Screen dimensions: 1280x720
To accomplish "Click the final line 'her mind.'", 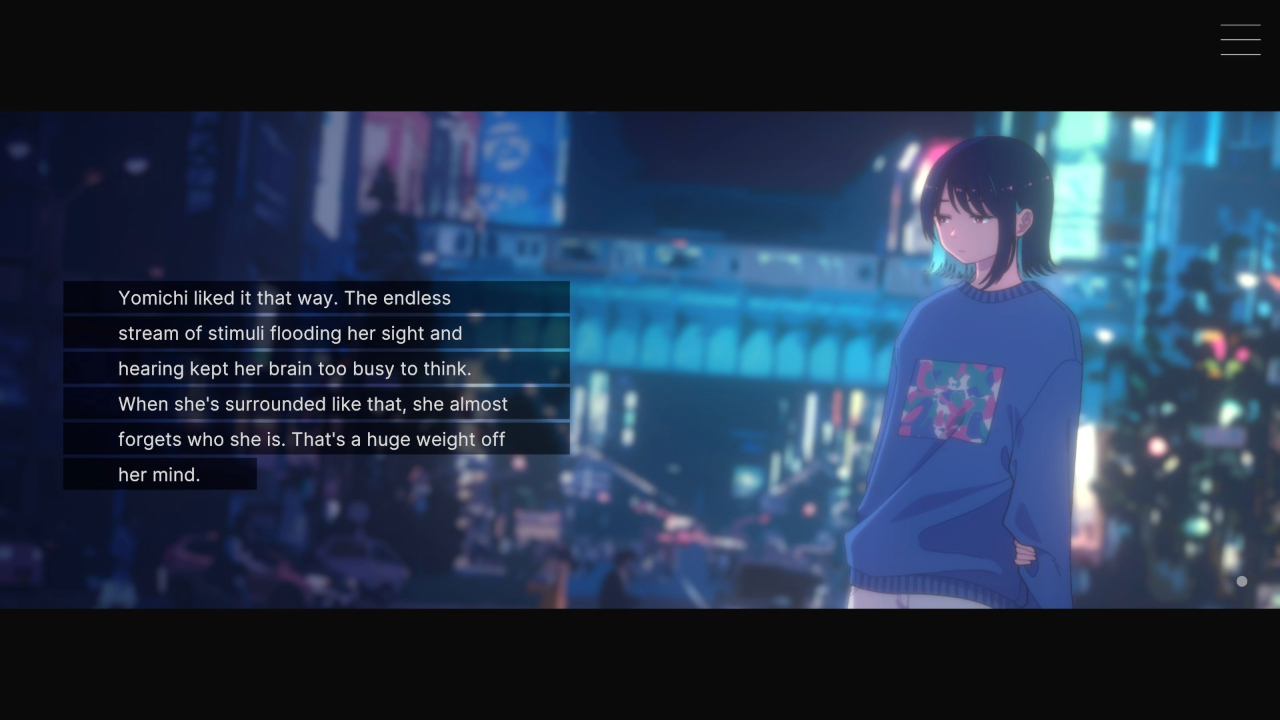I will tap(160, 474).
